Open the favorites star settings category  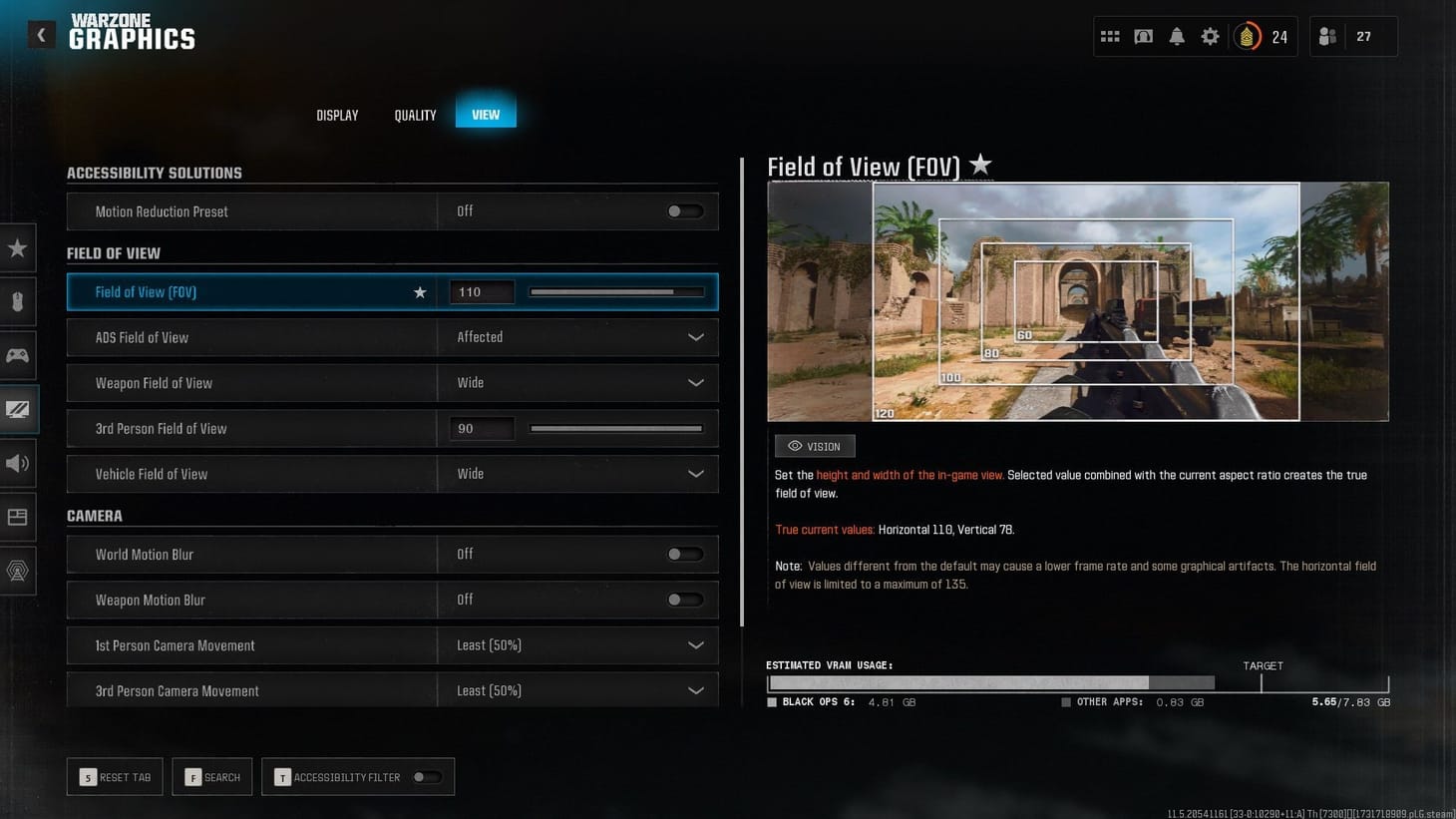[18, 247]
